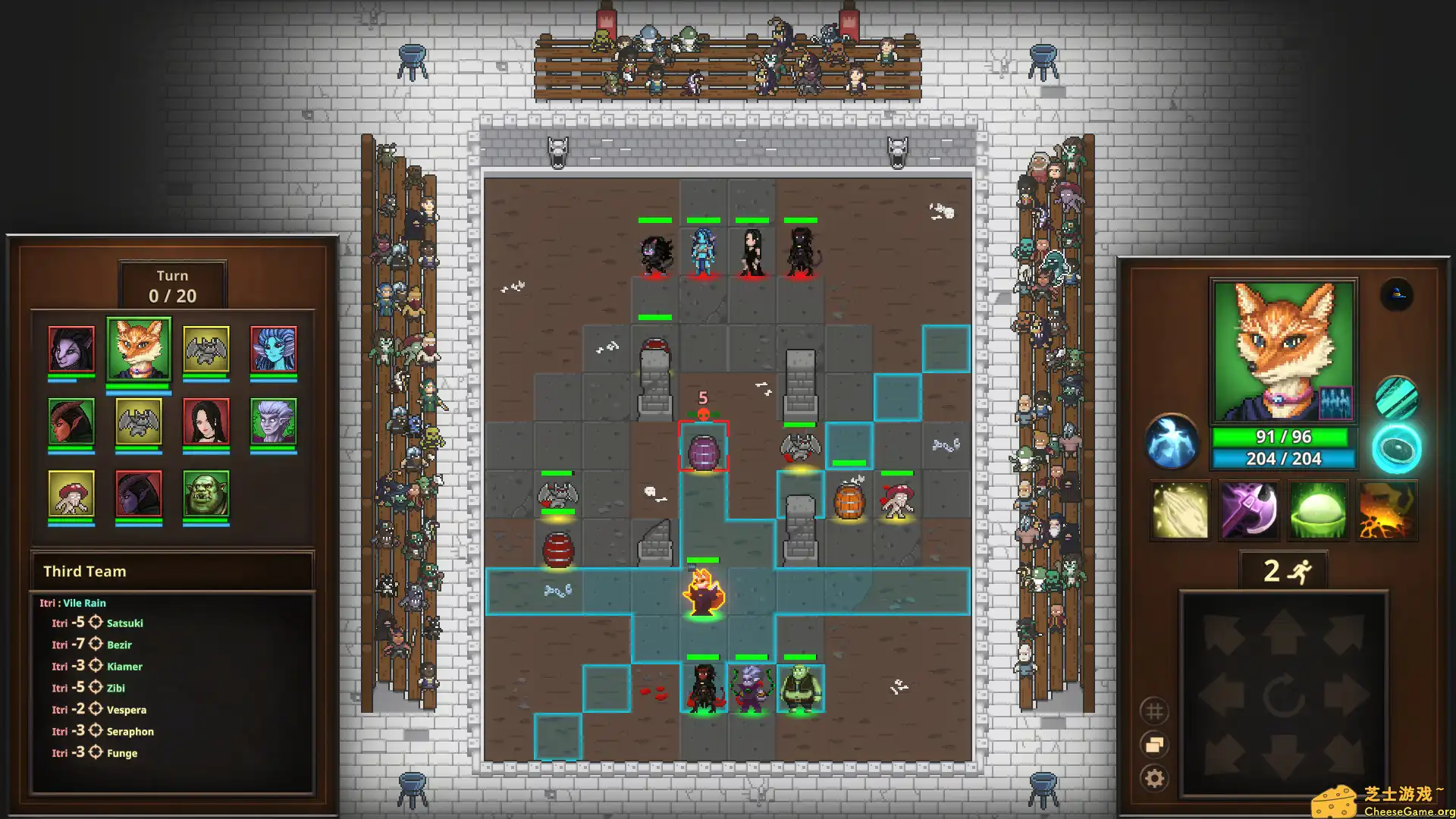Image resolution: width=1456 pixels, height=819 pixels.
Task: Open the settings gear menu
Action: pyautogui.click(x=1155, y=777)
